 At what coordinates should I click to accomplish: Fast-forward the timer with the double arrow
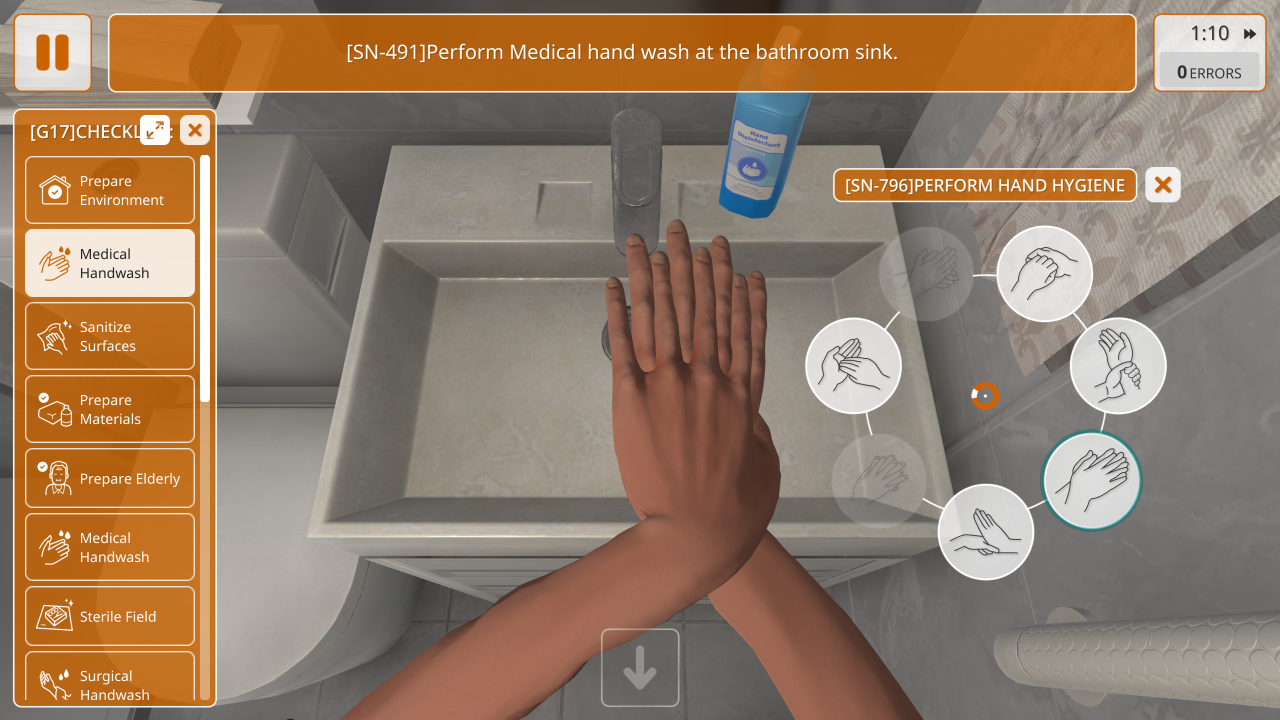[1250, 34]
